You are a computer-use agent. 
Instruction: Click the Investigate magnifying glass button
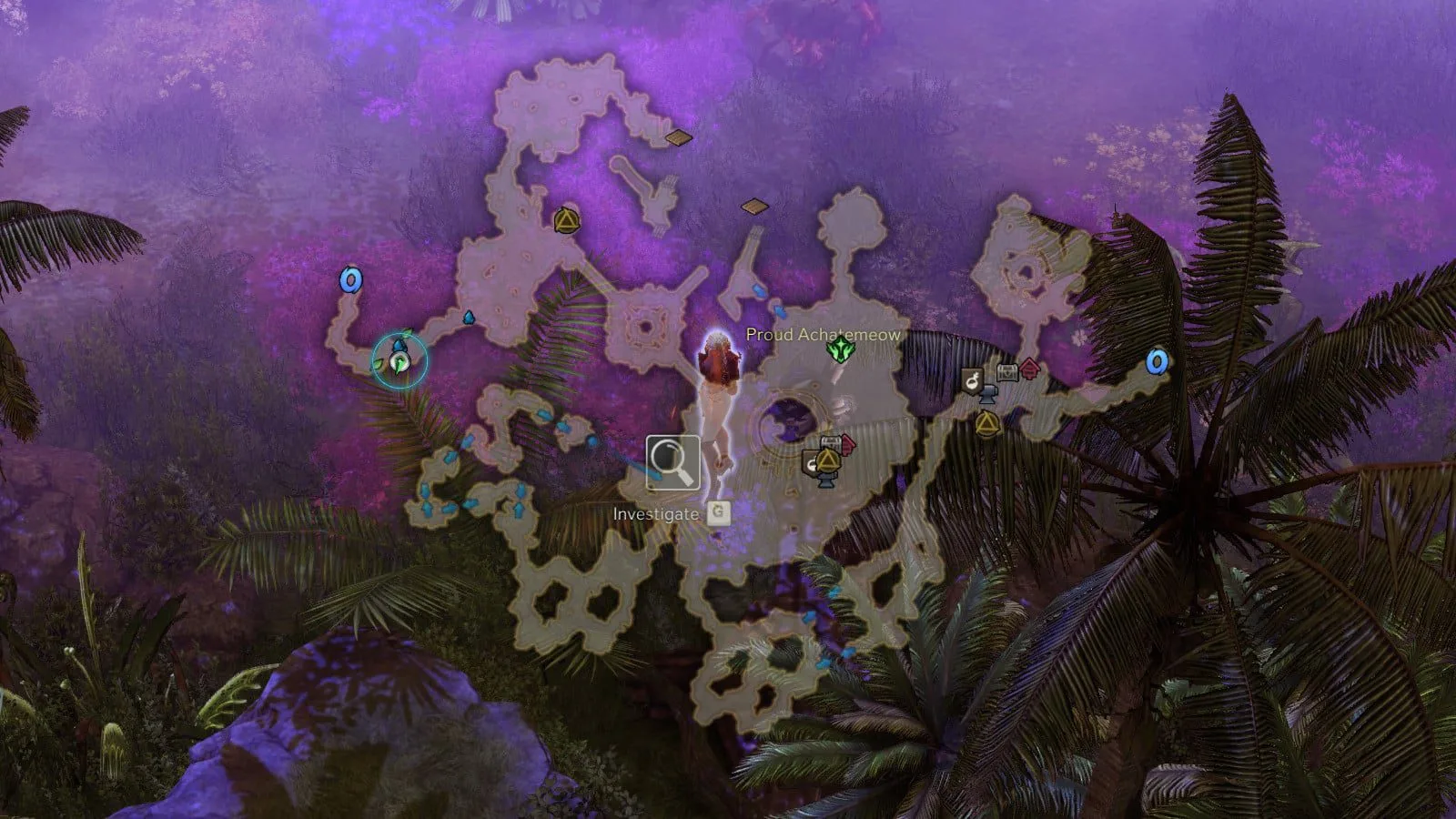pos(672,463)
